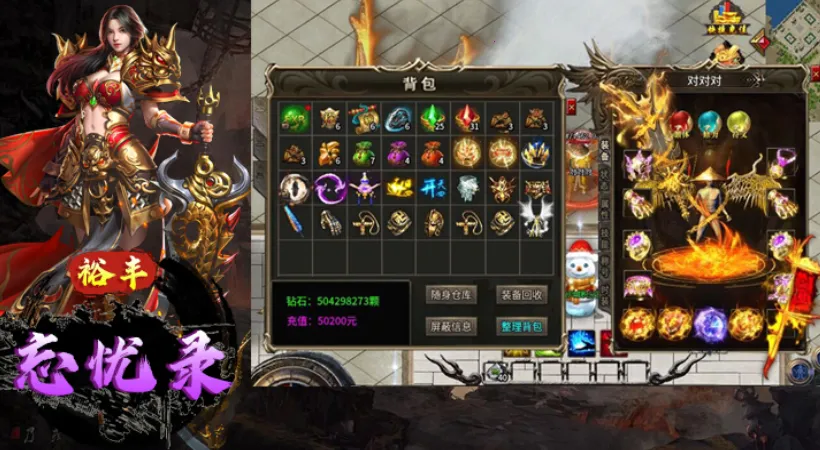Select the green orb item in the bag
820x450 pixels.
pos(295,119)
